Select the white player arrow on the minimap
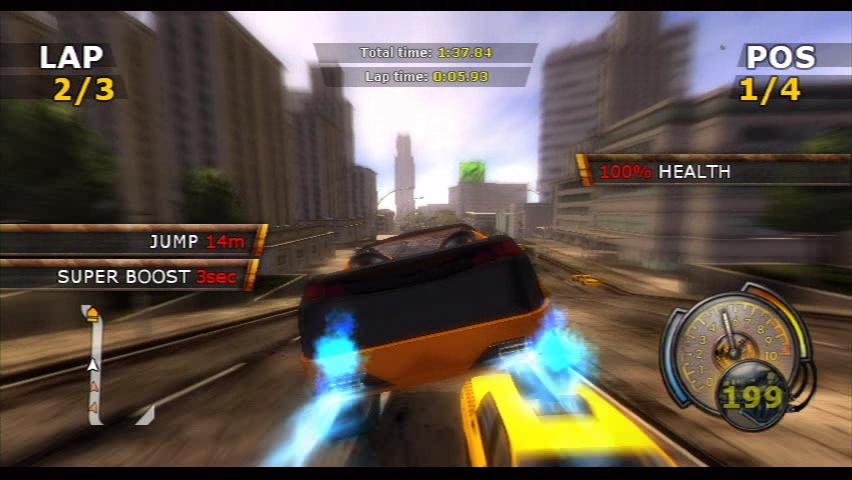Viewport: 852px width, 480px height. pos(92,365)
